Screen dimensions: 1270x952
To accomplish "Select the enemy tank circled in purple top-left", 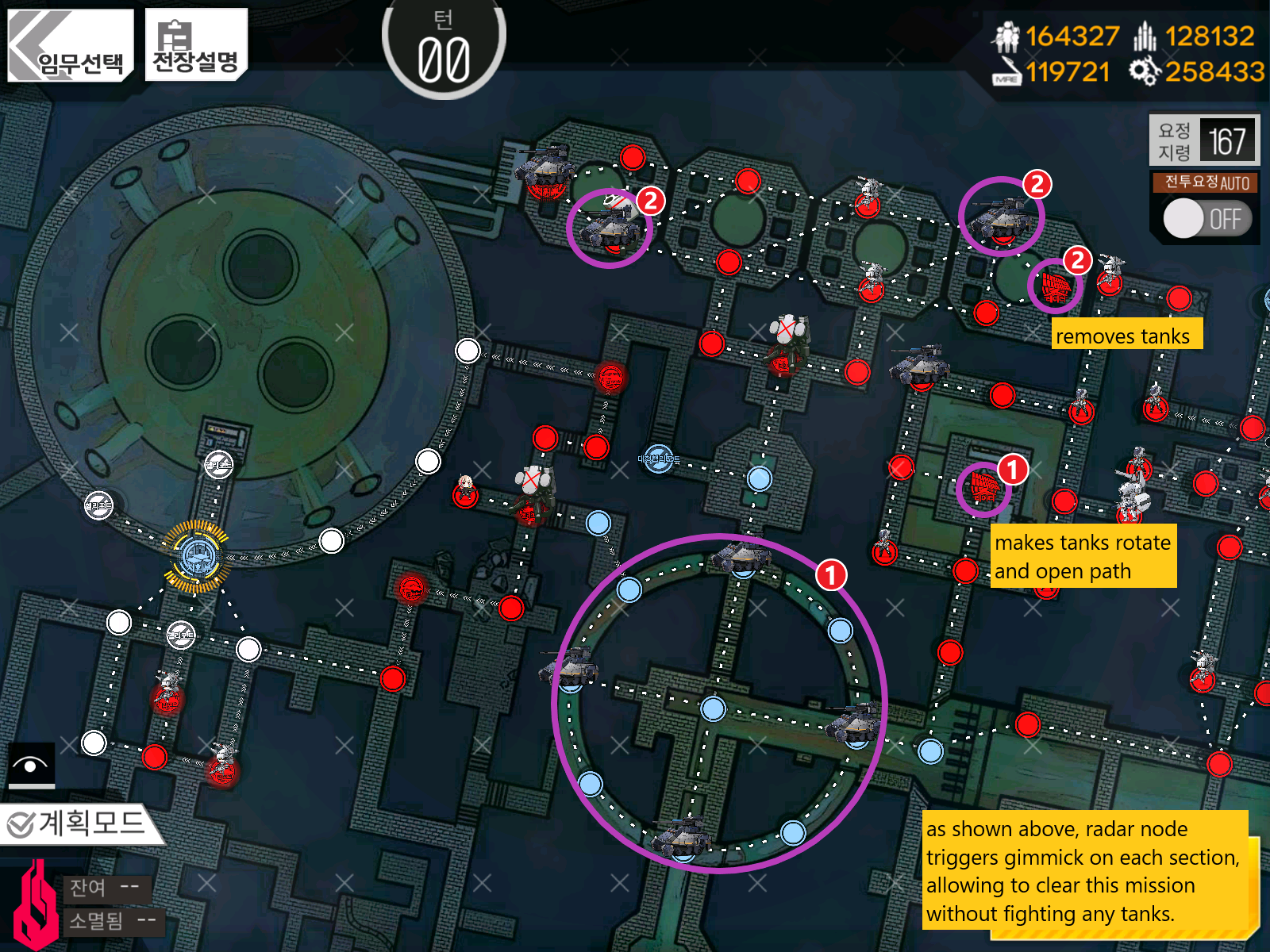I will (x=610, y=230).
